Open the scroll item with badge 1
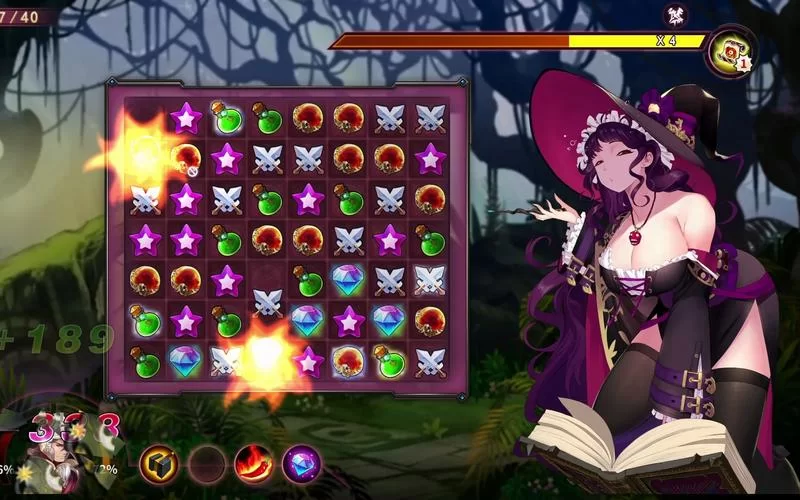This screenshot has width=800, height=500. click(729, 50)
